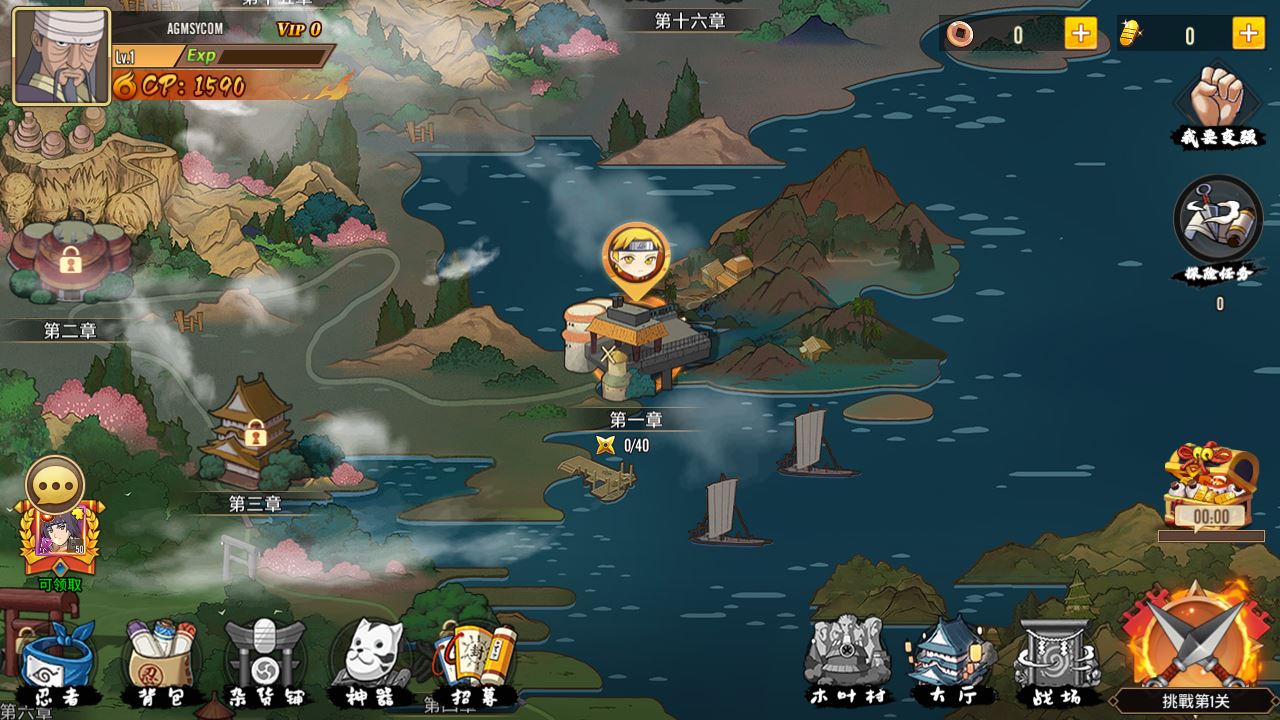The image size is (1280, 720).
Task: Open the fist power-up menu
Action: [1216, 105]
